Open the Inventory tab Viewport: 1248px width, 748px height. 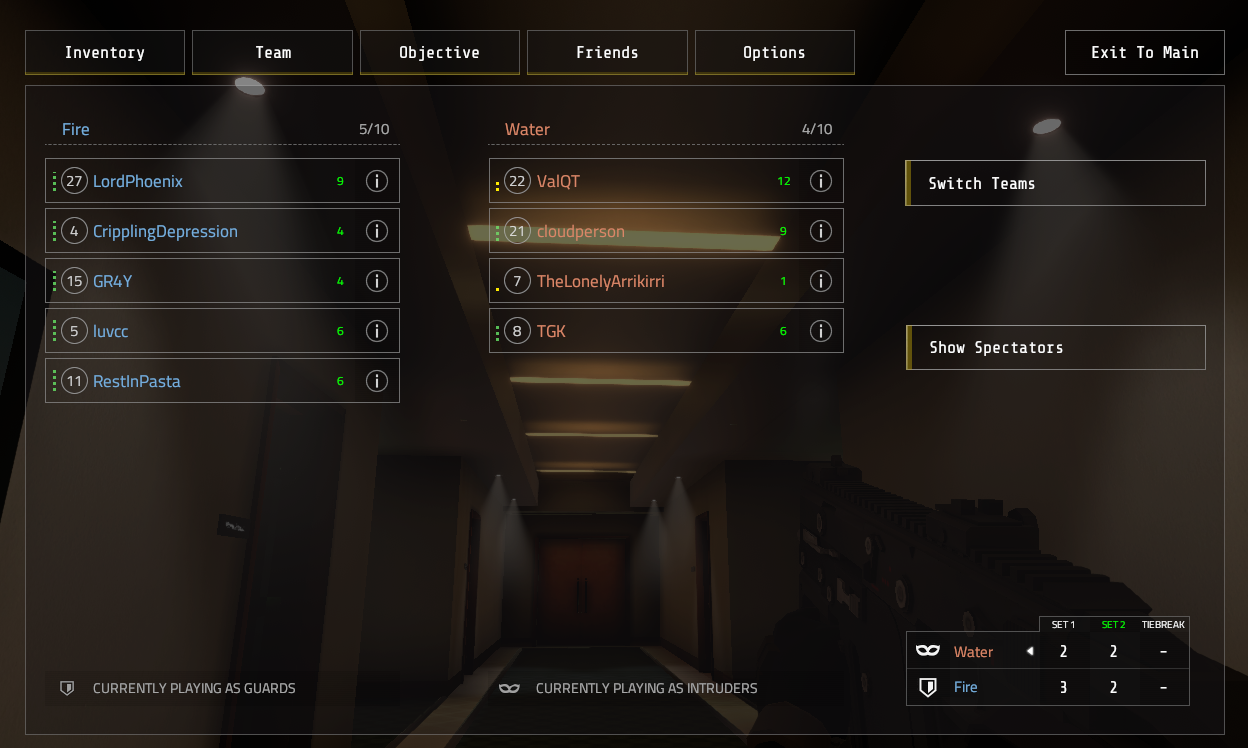click(x=105, y=53)
